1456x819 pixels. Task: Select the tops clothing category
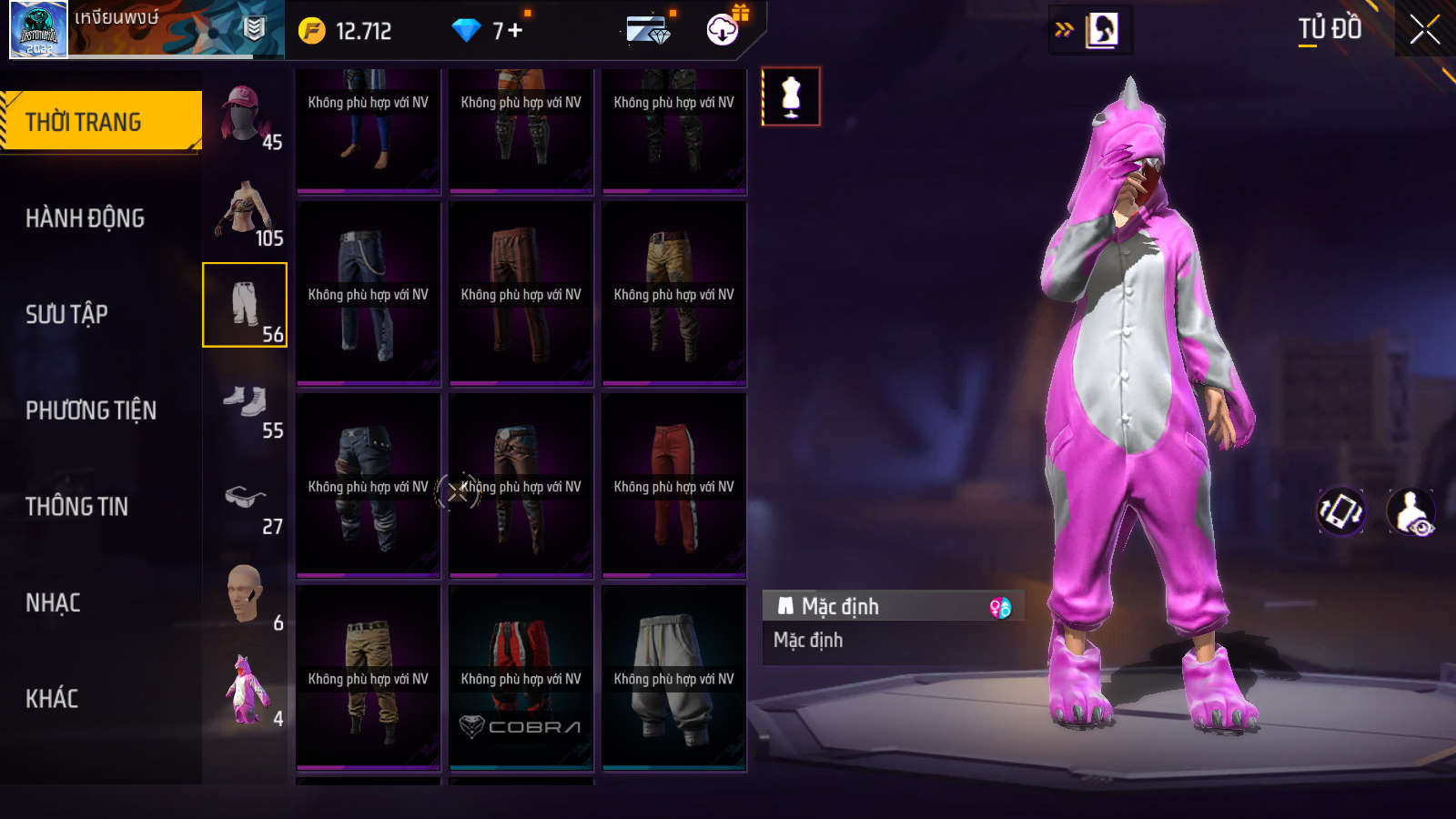tap(245, 211)
